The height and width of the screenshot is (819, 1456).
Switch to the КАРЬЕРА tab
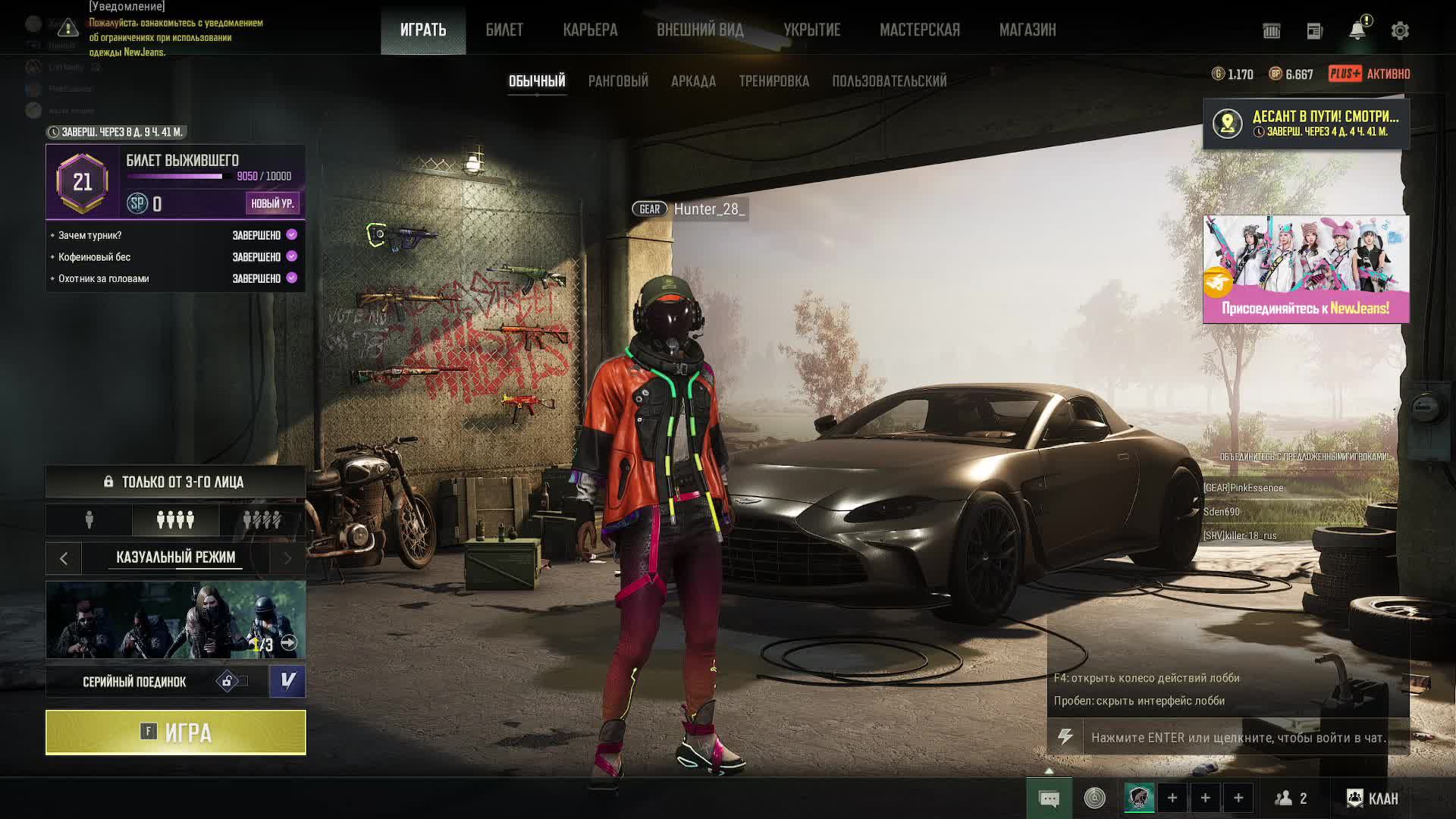point(590,30)
